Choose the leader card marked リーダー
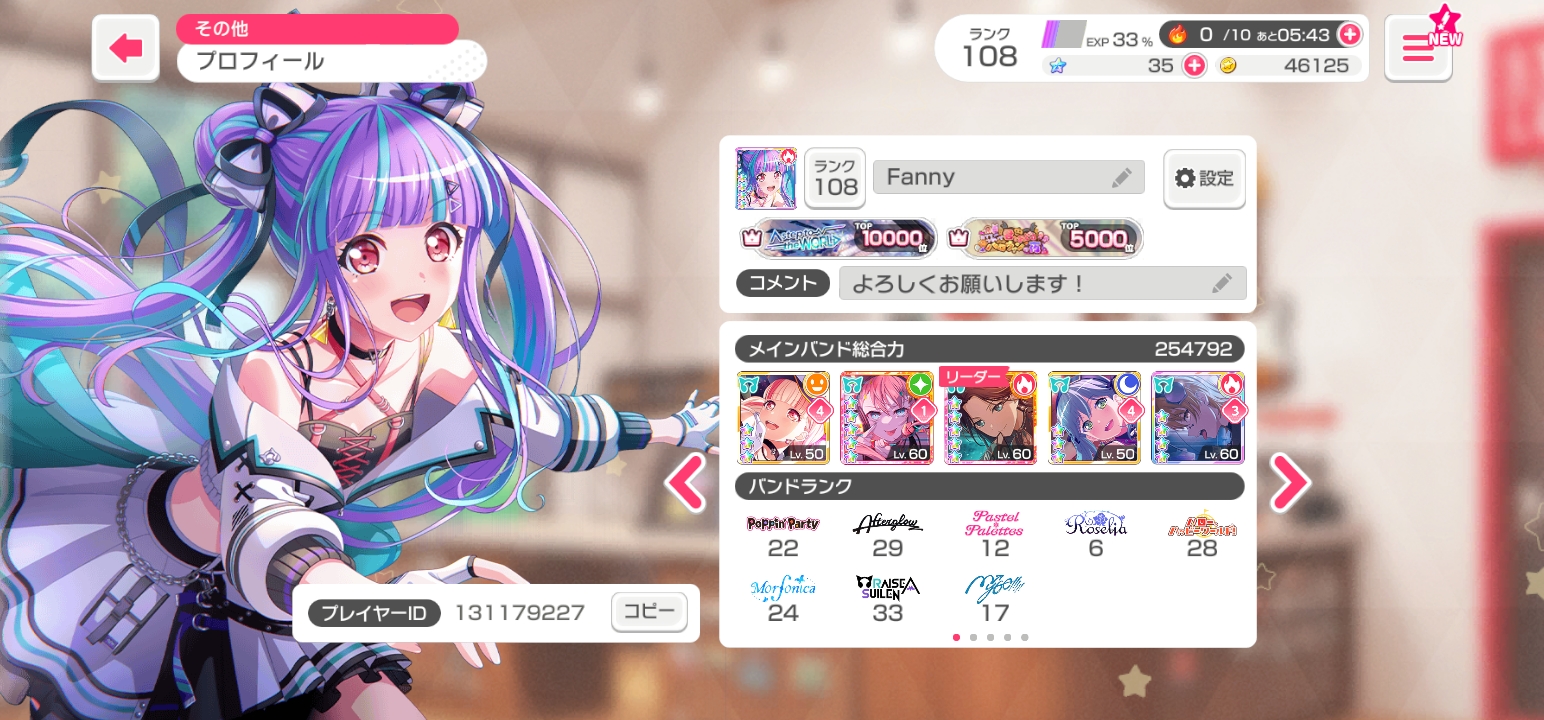The image size is (1544, 720). click(990, 418)
